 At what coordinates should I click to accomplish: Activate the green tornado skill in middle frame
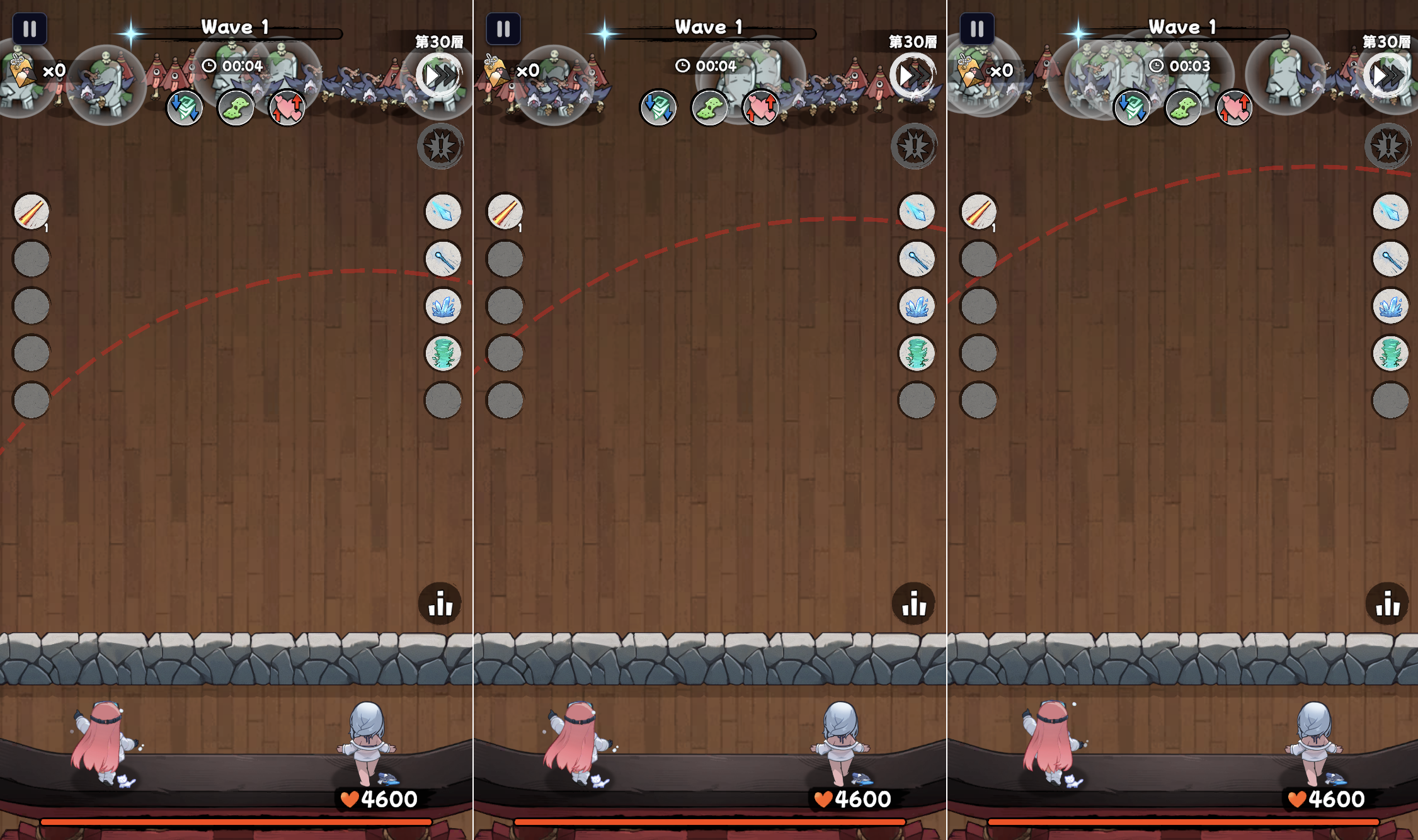tap(917, 353)
